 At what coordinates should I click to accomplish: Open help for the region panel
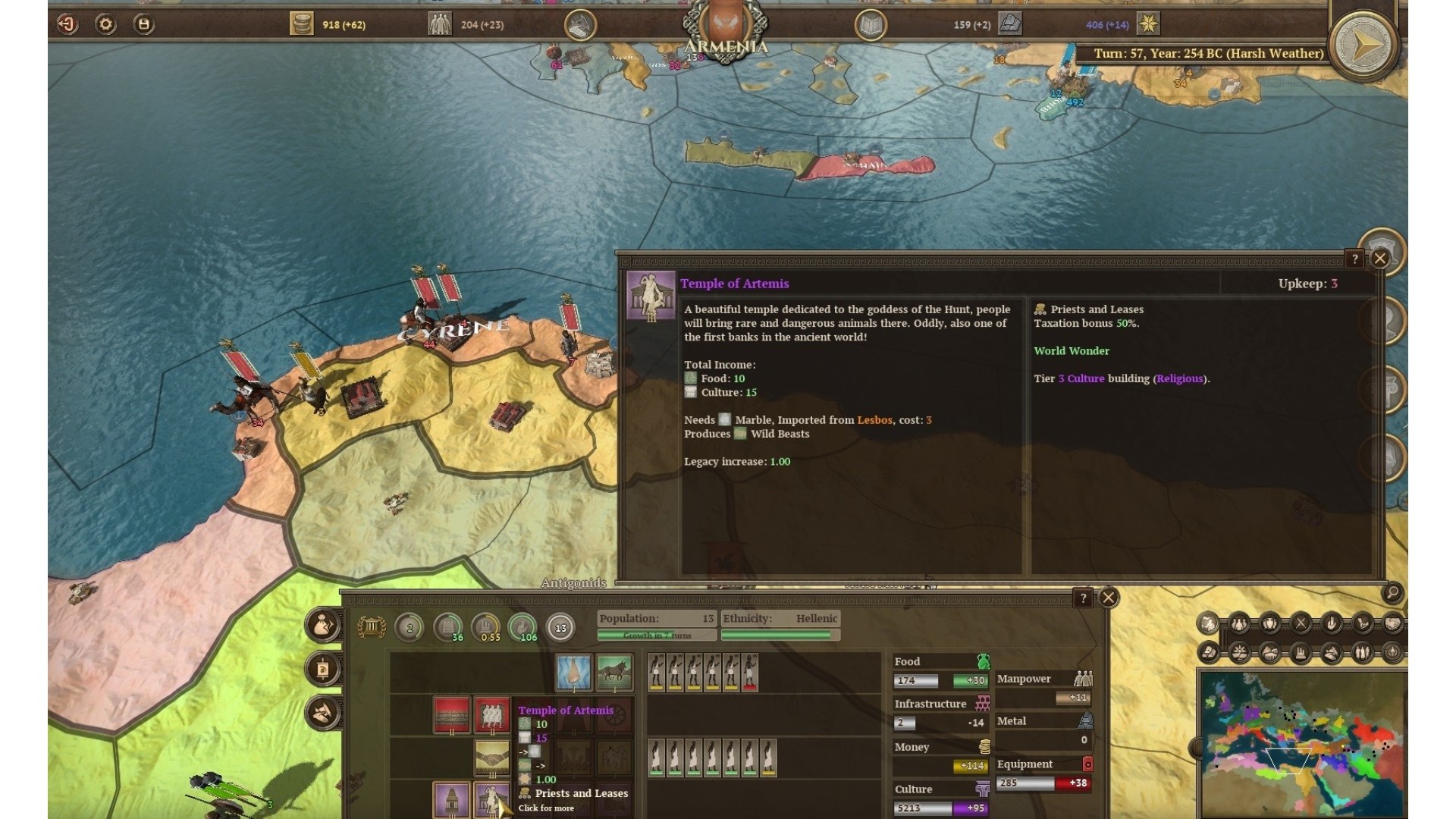pyautogui.click(x=1083, y=598)
